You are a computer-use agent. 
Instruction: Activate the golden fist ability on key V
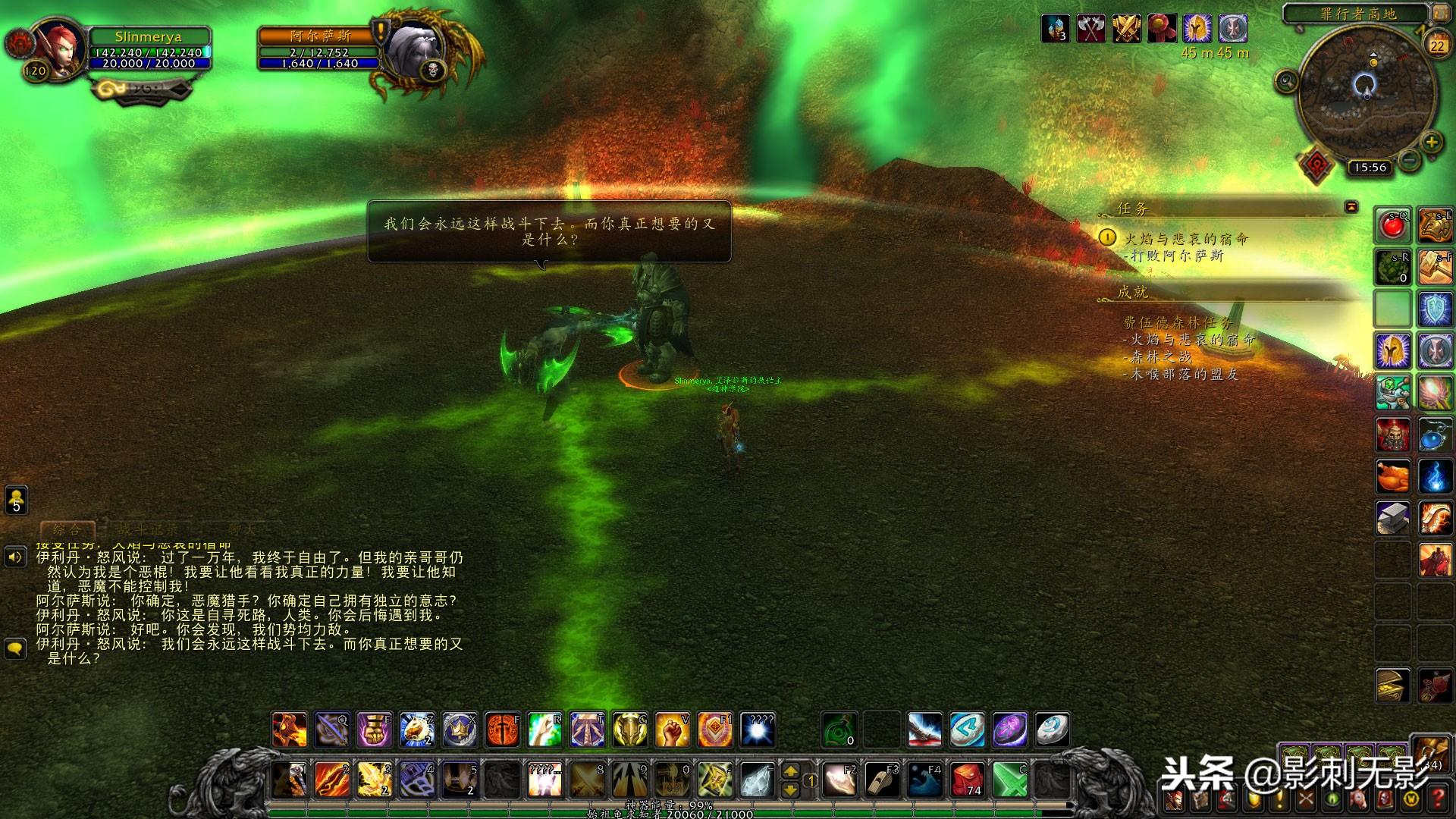(672, 730)
